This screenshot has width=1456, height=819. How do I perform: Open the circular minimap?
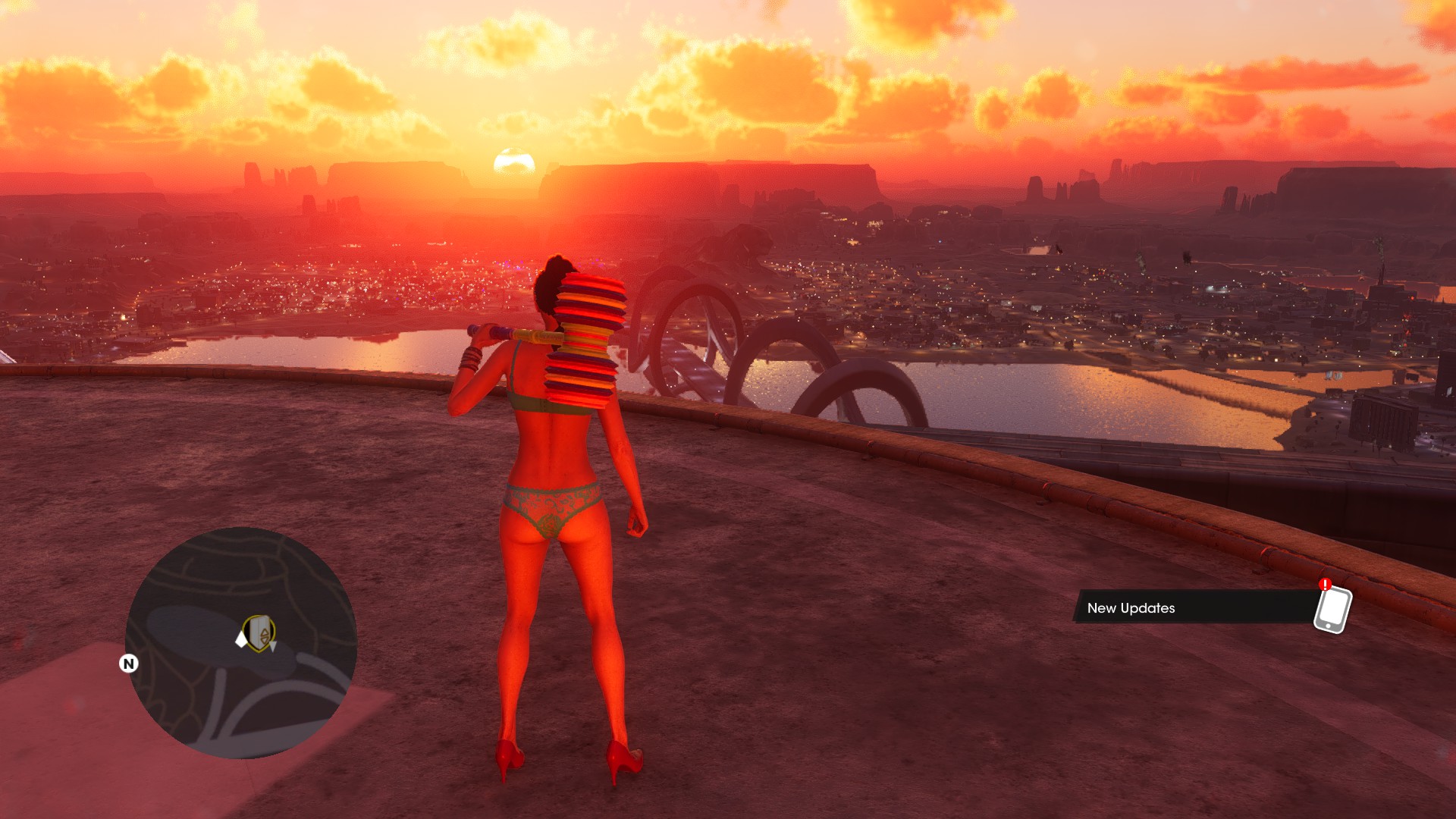(x=241, y=642)
